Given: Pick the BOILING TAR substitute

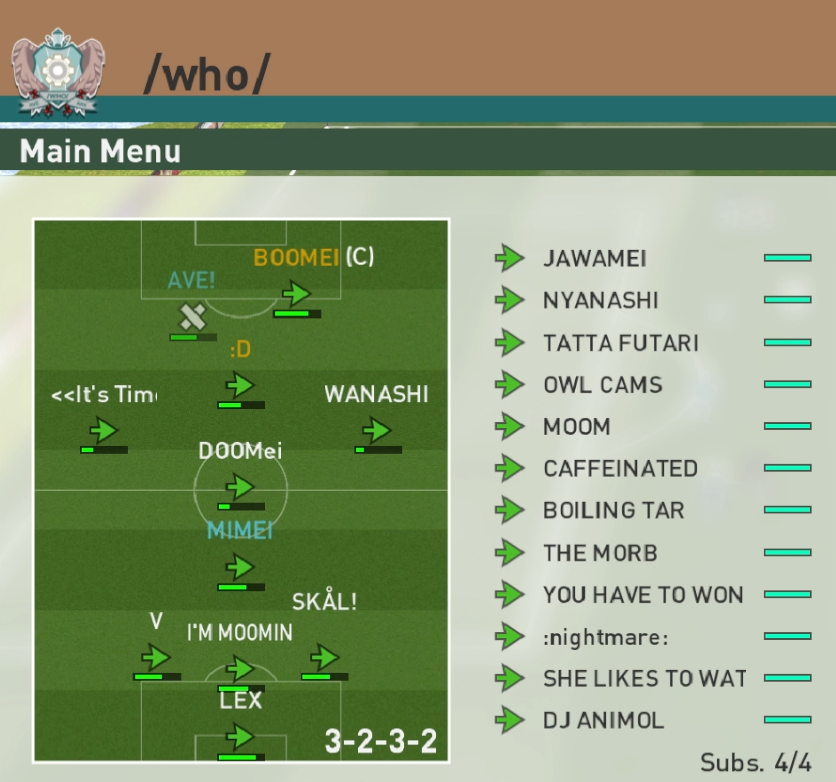Looking at the screenshot, I should click(613, 511).
